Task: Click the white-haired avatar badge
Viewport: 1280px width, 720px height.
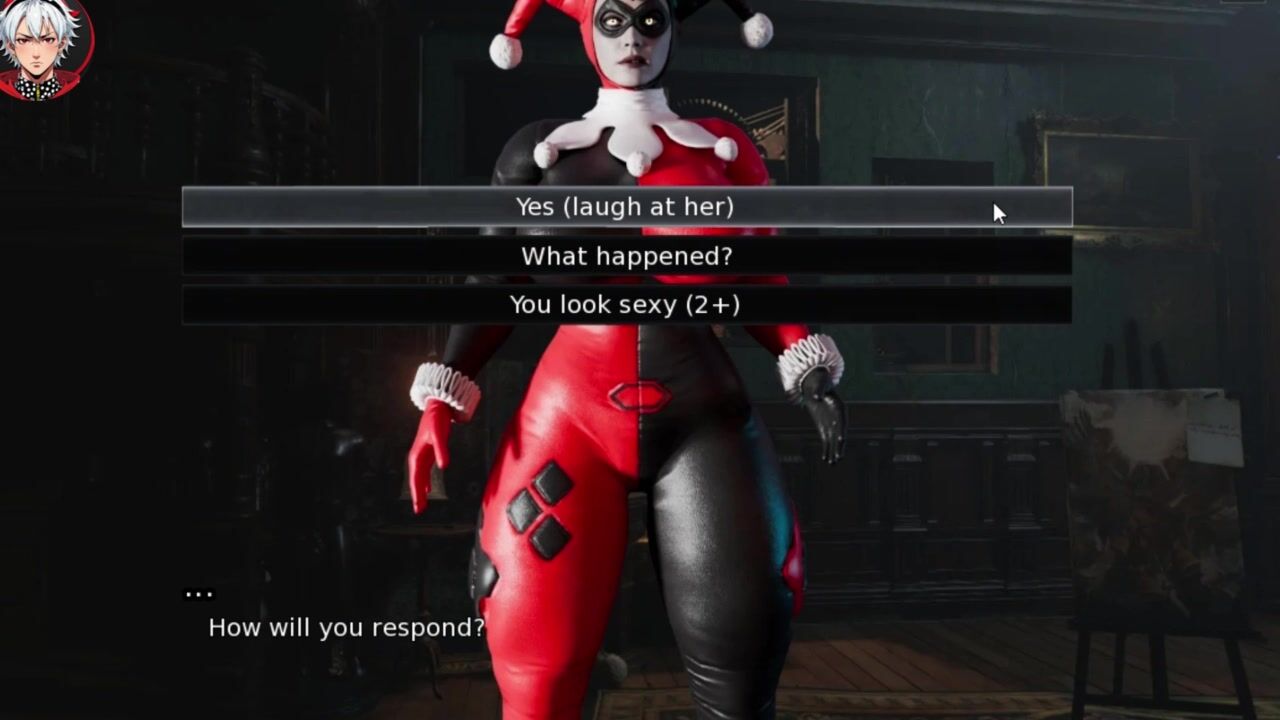Action: (x=44, y=48)
